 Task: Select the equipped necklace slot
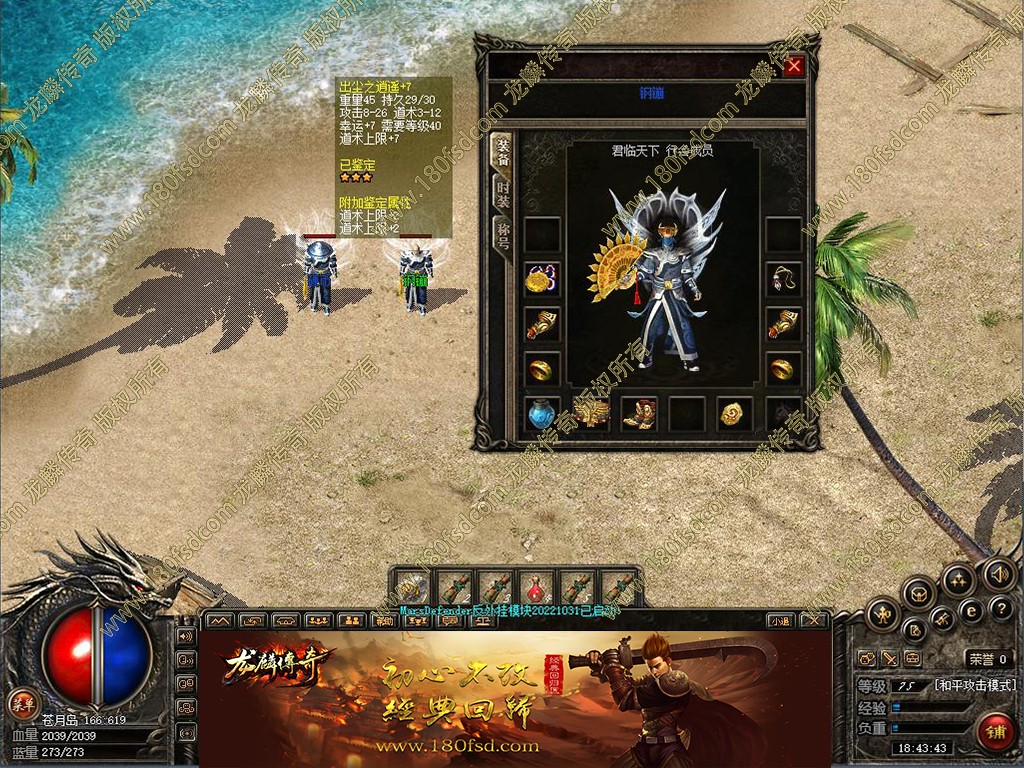coord(784,279)
